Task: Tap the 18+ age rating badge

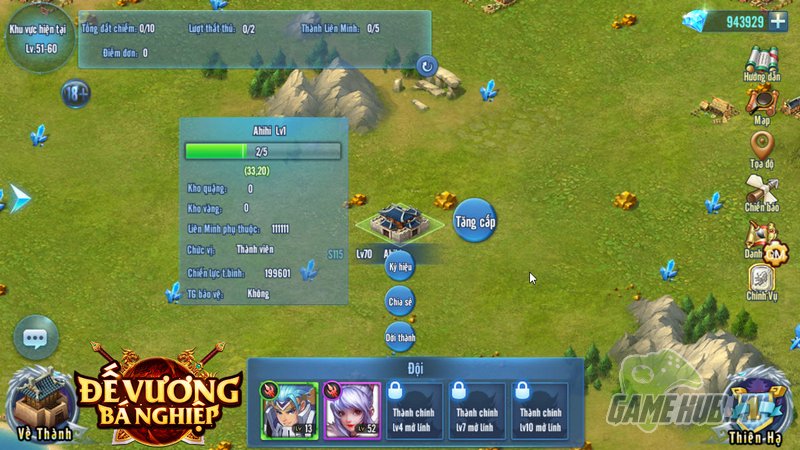Action: [75, 95]
